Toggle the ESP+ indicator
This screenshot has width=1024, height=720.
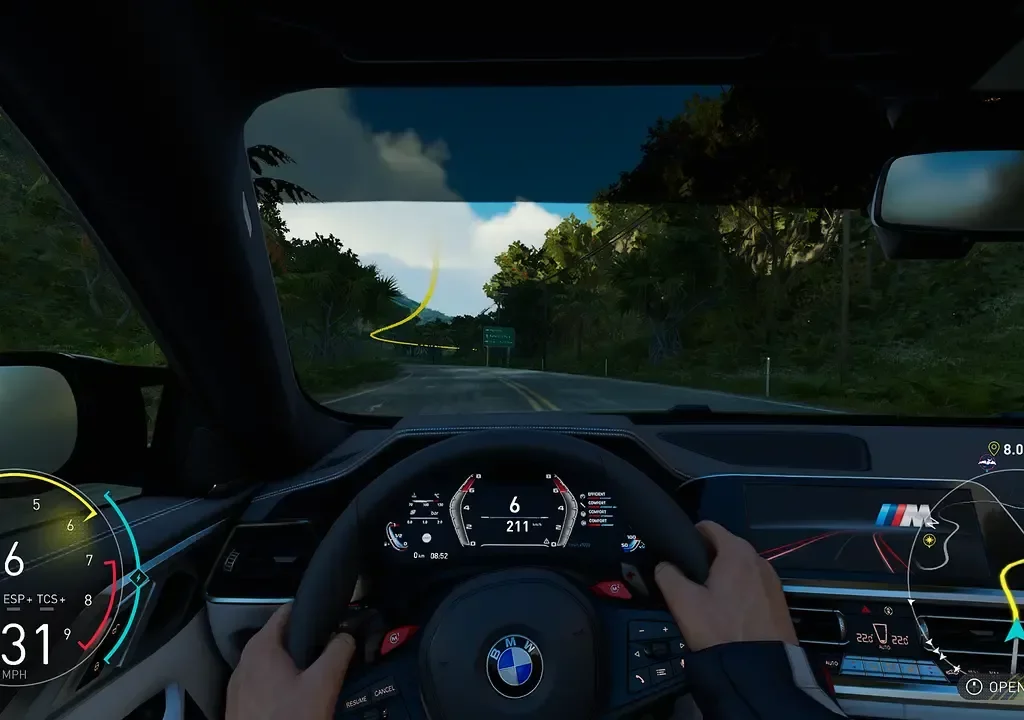click(x=18, y=599)
